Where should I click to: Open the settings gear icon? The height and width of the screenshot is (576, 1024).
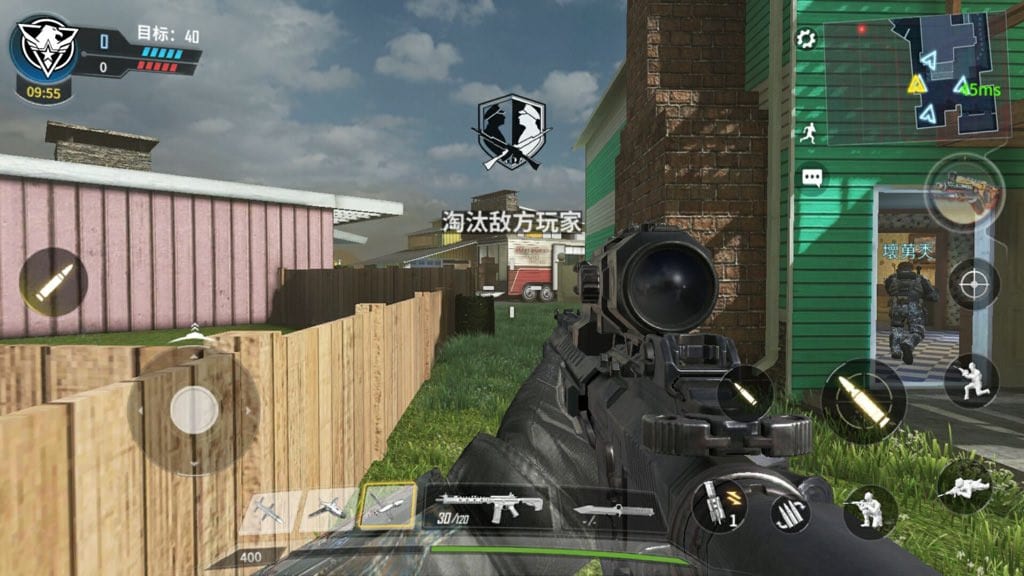pyautogui.click(x=806, y=39)
